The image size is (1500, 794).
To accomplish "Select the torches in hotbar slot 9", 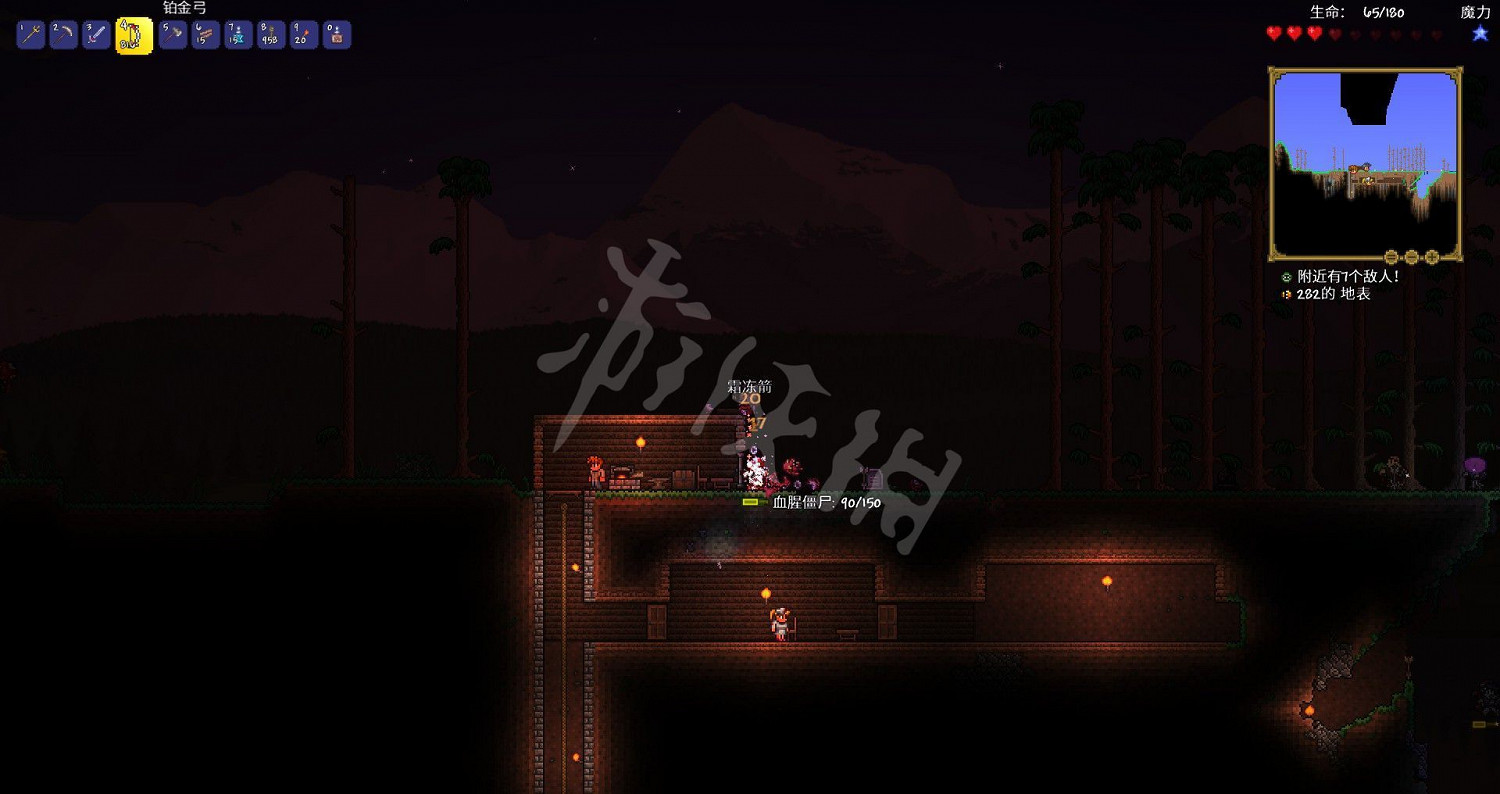I will click(303, 33).
